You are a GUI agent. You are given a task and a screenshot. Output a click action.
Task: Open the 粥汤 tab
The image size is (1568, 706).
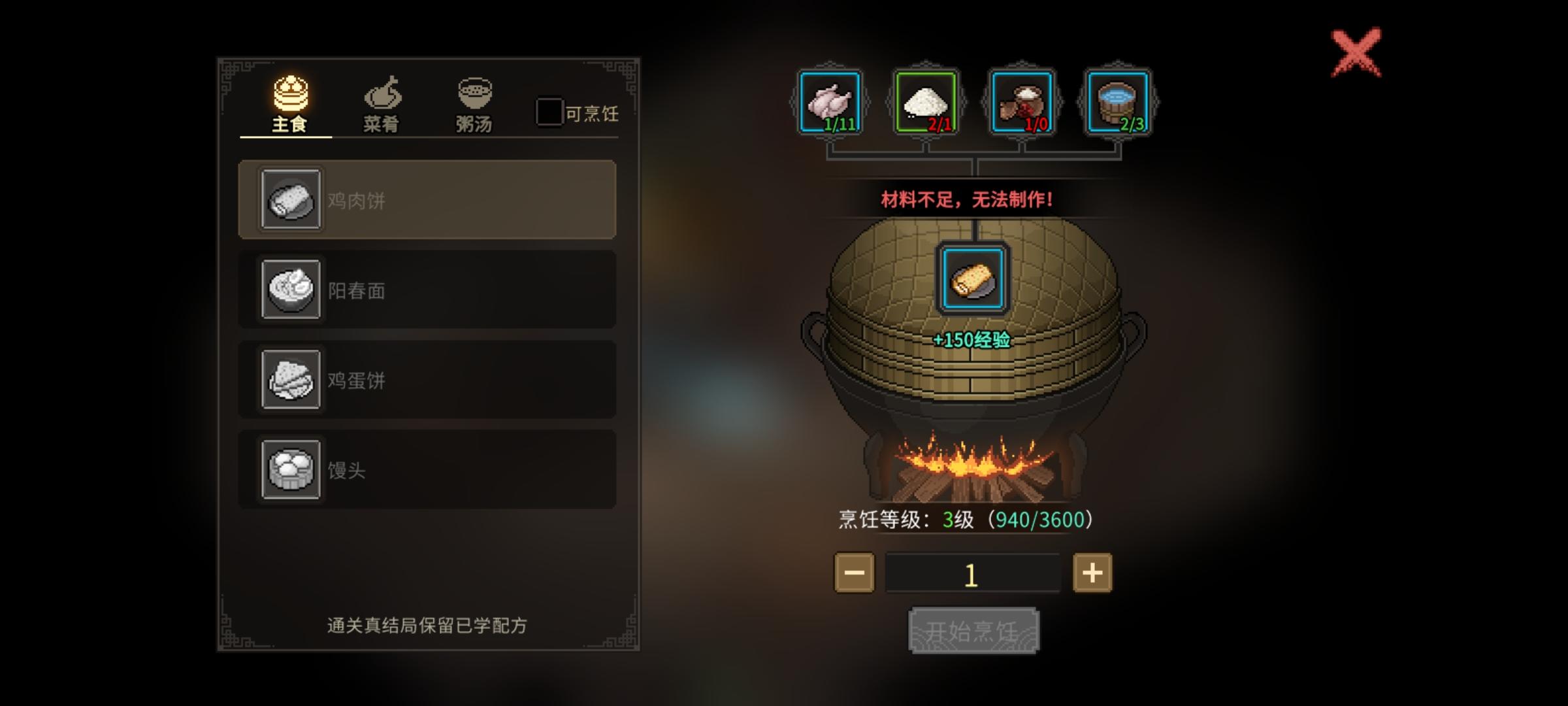pos(476,105)
